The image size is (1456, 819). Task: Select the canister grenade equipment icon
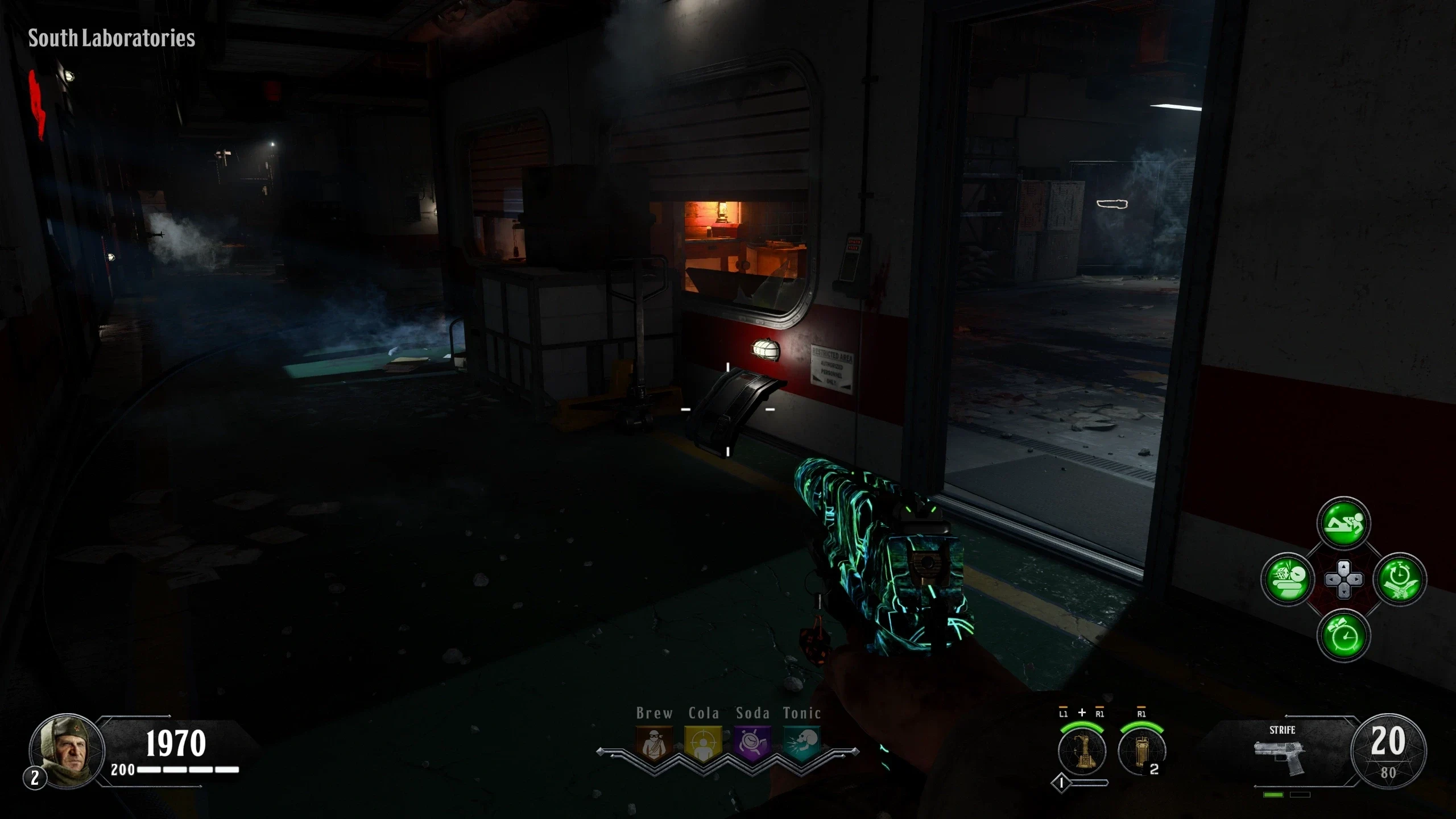click(1141, 751)
